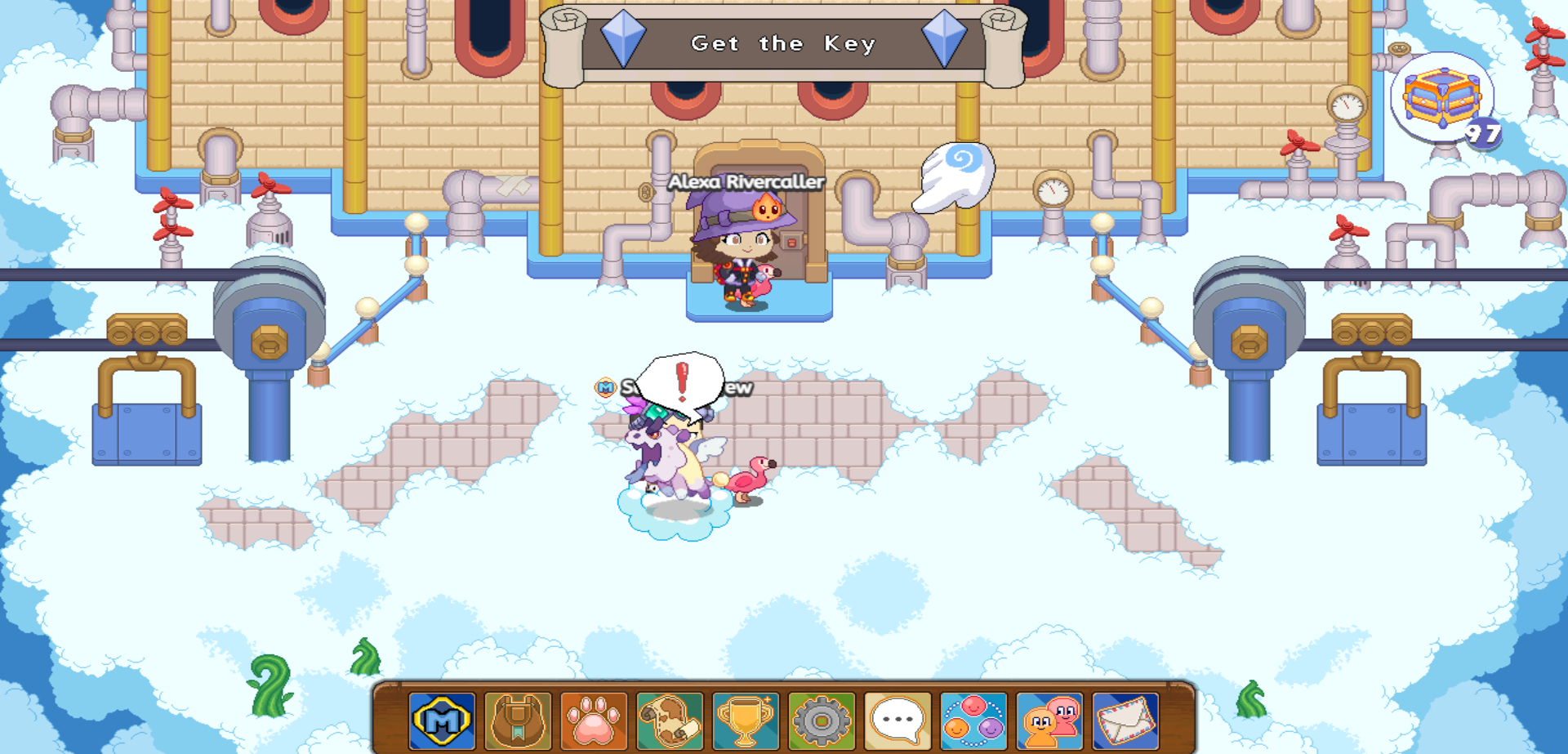This screenshot has width=1568, height=754.
Task: Open the mail envelope icon
Action: 1127,719
